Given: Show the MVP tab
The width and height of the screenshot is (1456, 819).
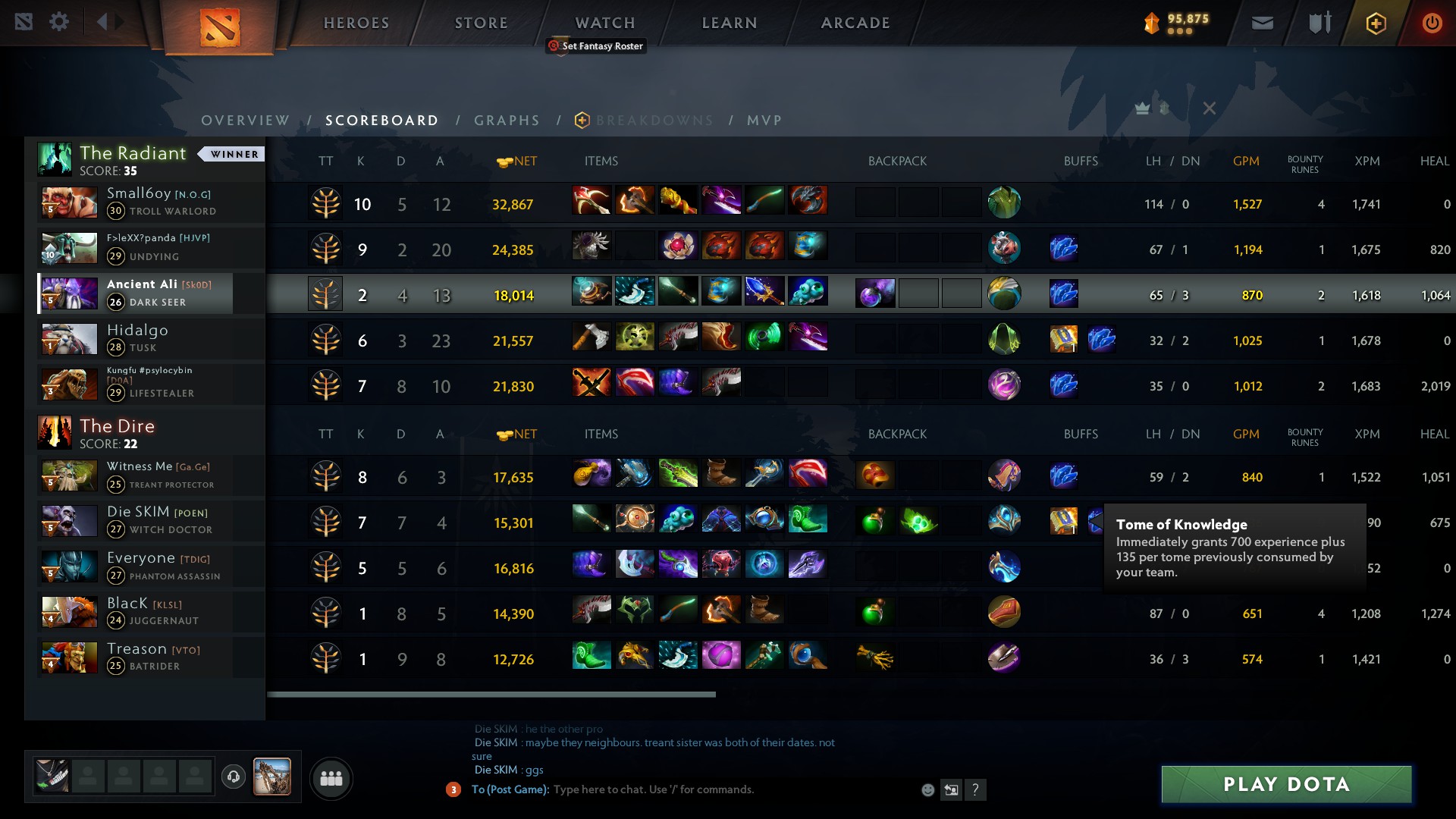Looking at the screenshot, I should coord(764,121).
